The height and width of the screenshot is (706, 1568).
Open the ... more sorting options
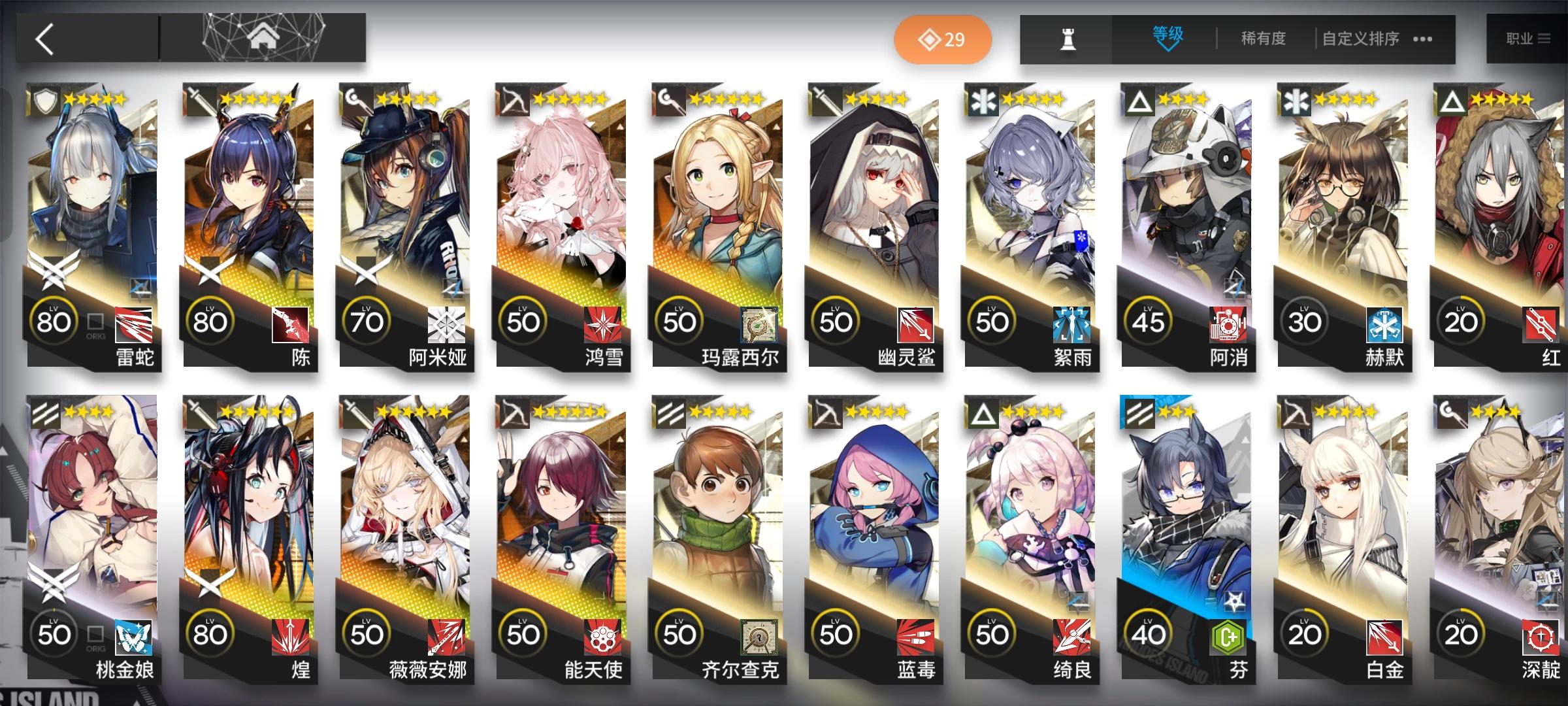point(1421,39)
